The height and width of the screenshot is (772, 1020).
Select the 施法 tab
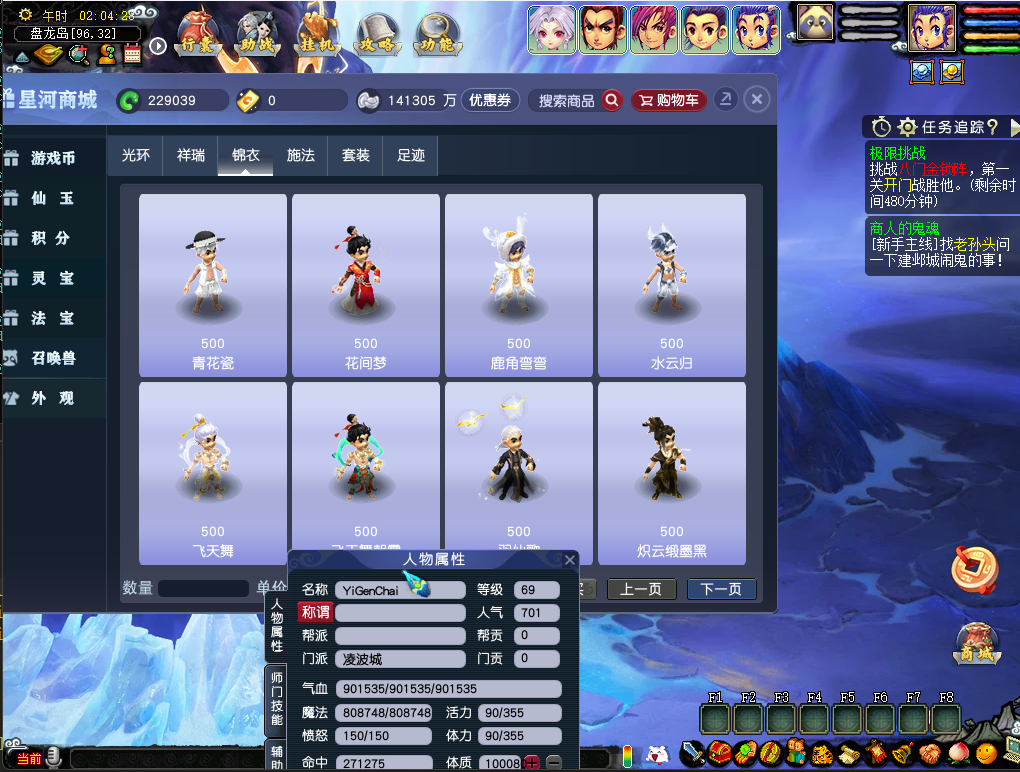tap(300, 156)
